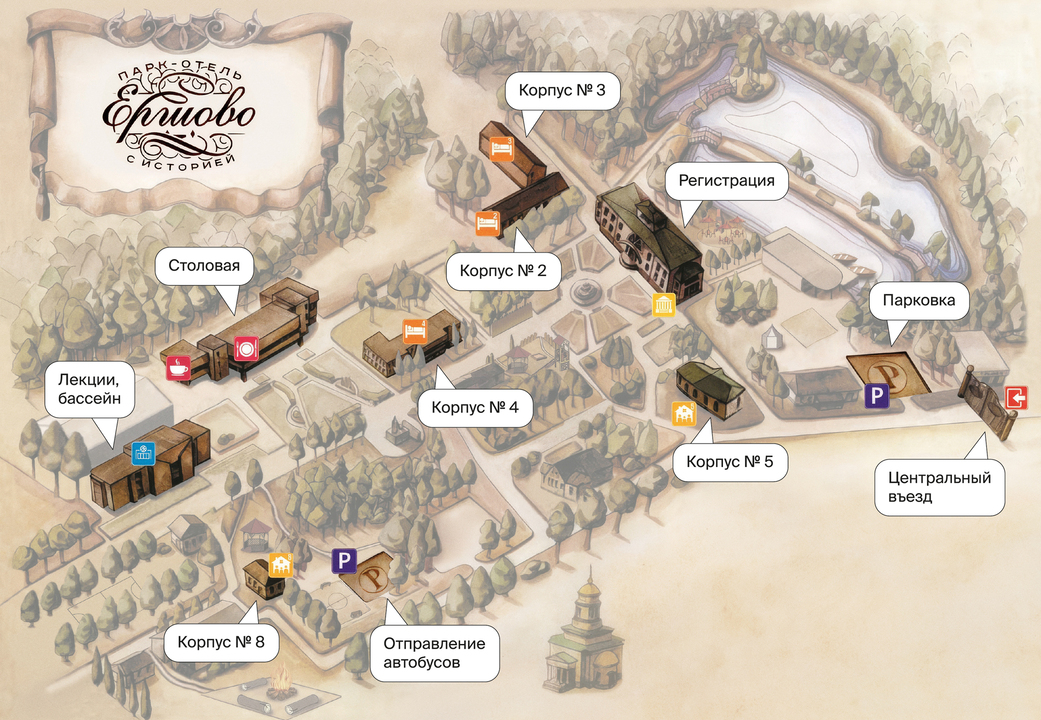Click the purple P icon by bus departure
Screen dimensions: 1041x720
coord(344,561)
